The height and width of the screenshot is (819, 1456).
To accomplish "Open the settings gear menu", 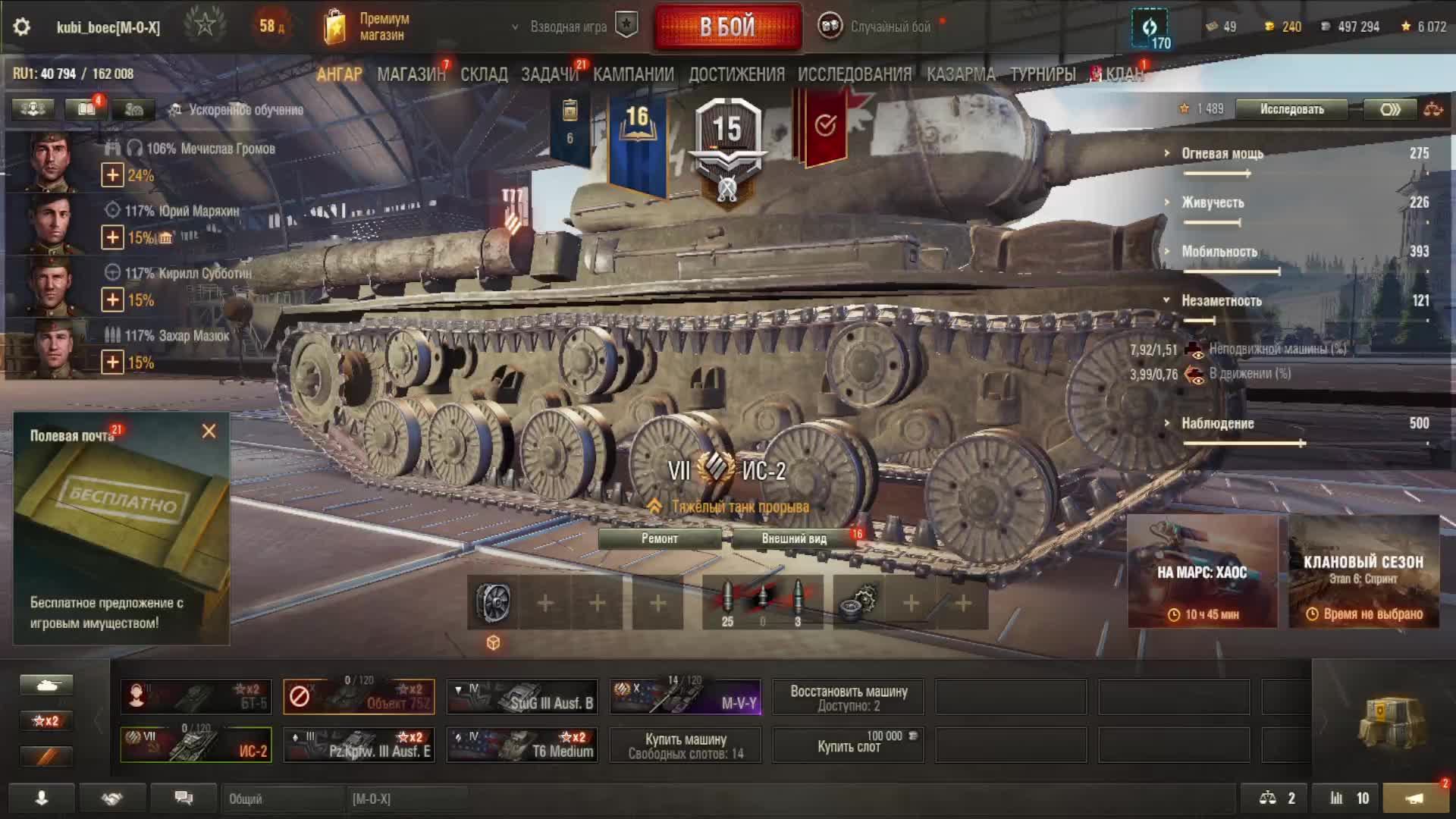I will (22, 27).
